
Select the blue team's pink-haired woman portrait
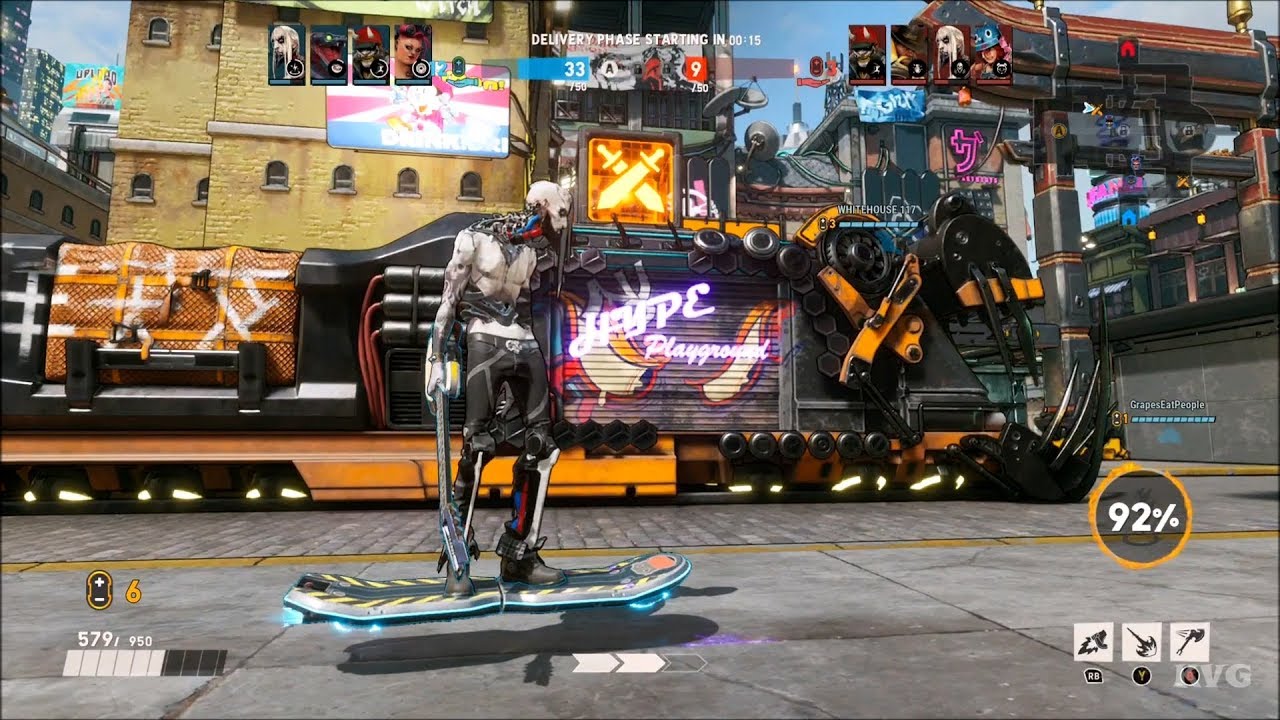[412, 54]
